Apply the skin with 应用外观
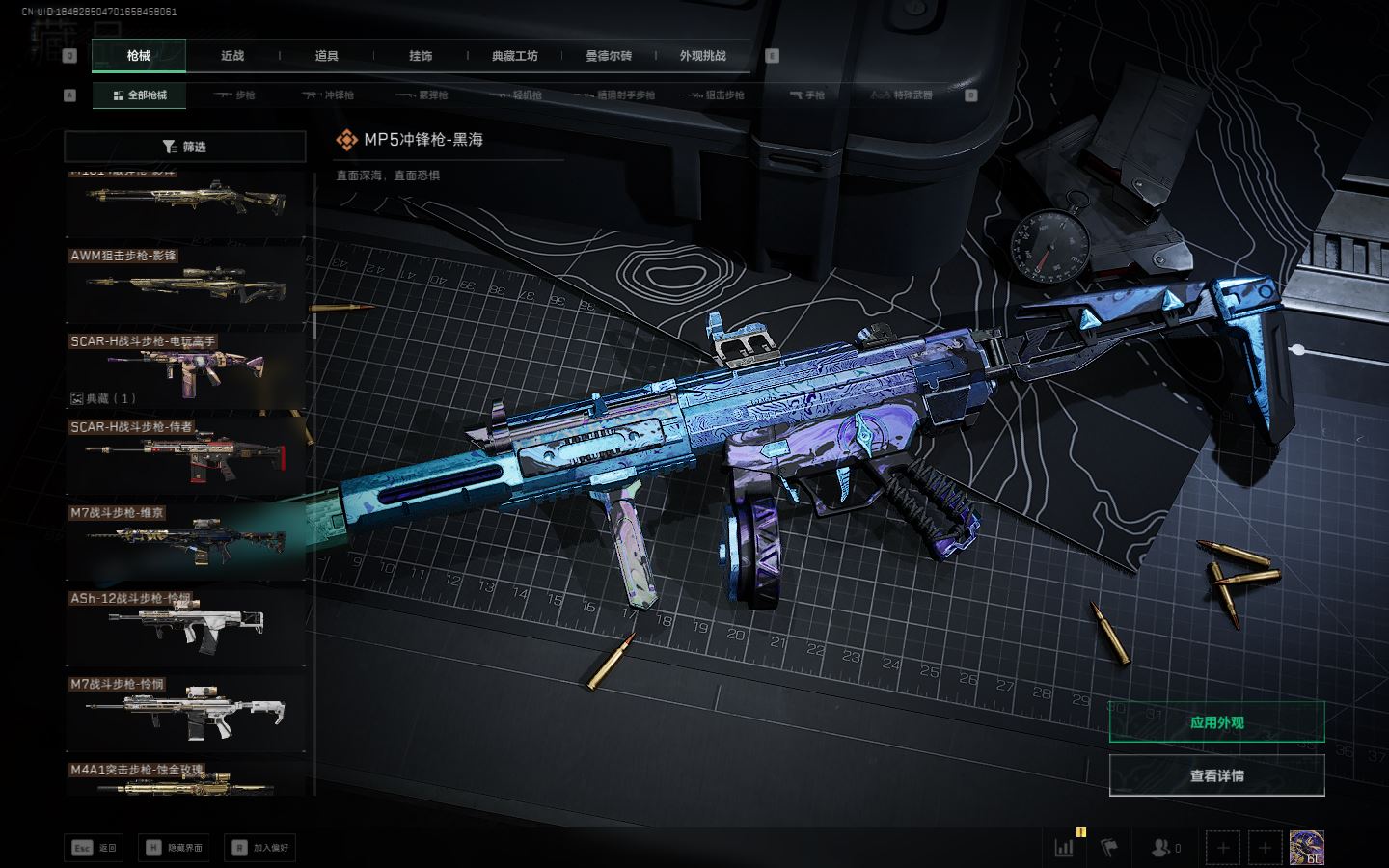The image size is (1389, 868). [x=1216, y=722]
